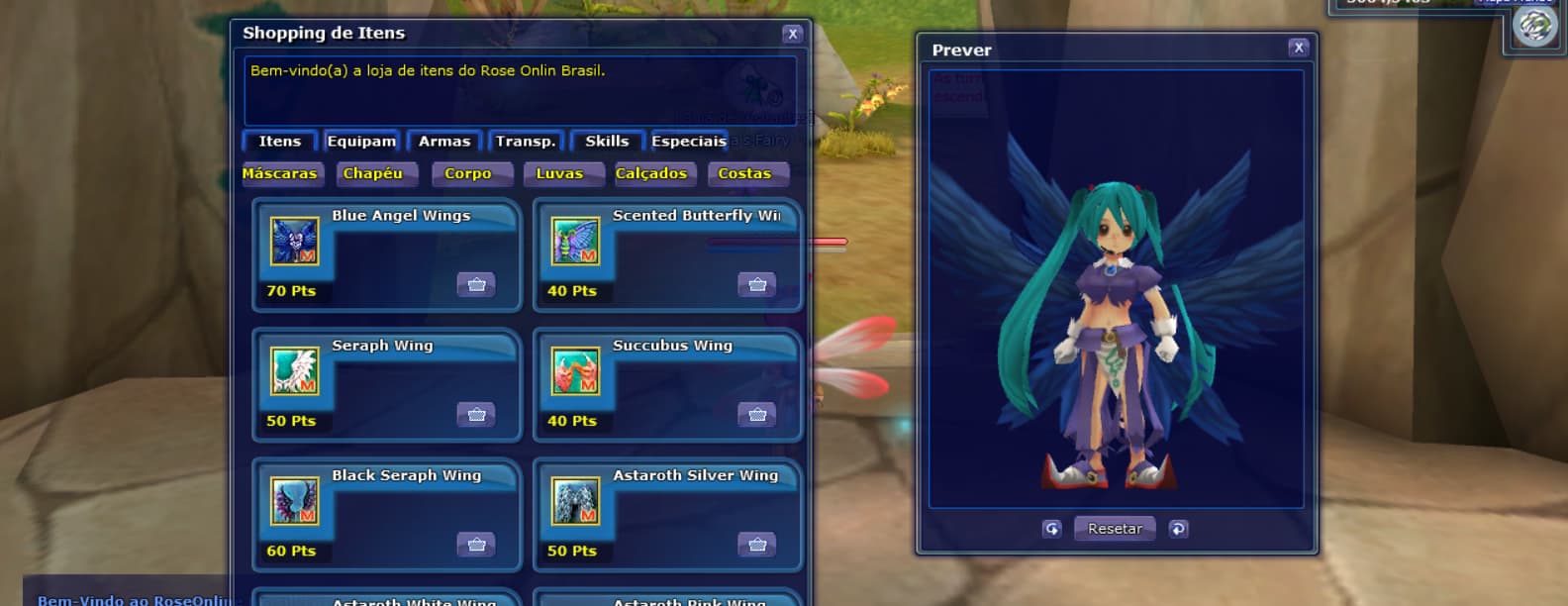
Task: Show the Especiais tab
Action: click(688, 142)
